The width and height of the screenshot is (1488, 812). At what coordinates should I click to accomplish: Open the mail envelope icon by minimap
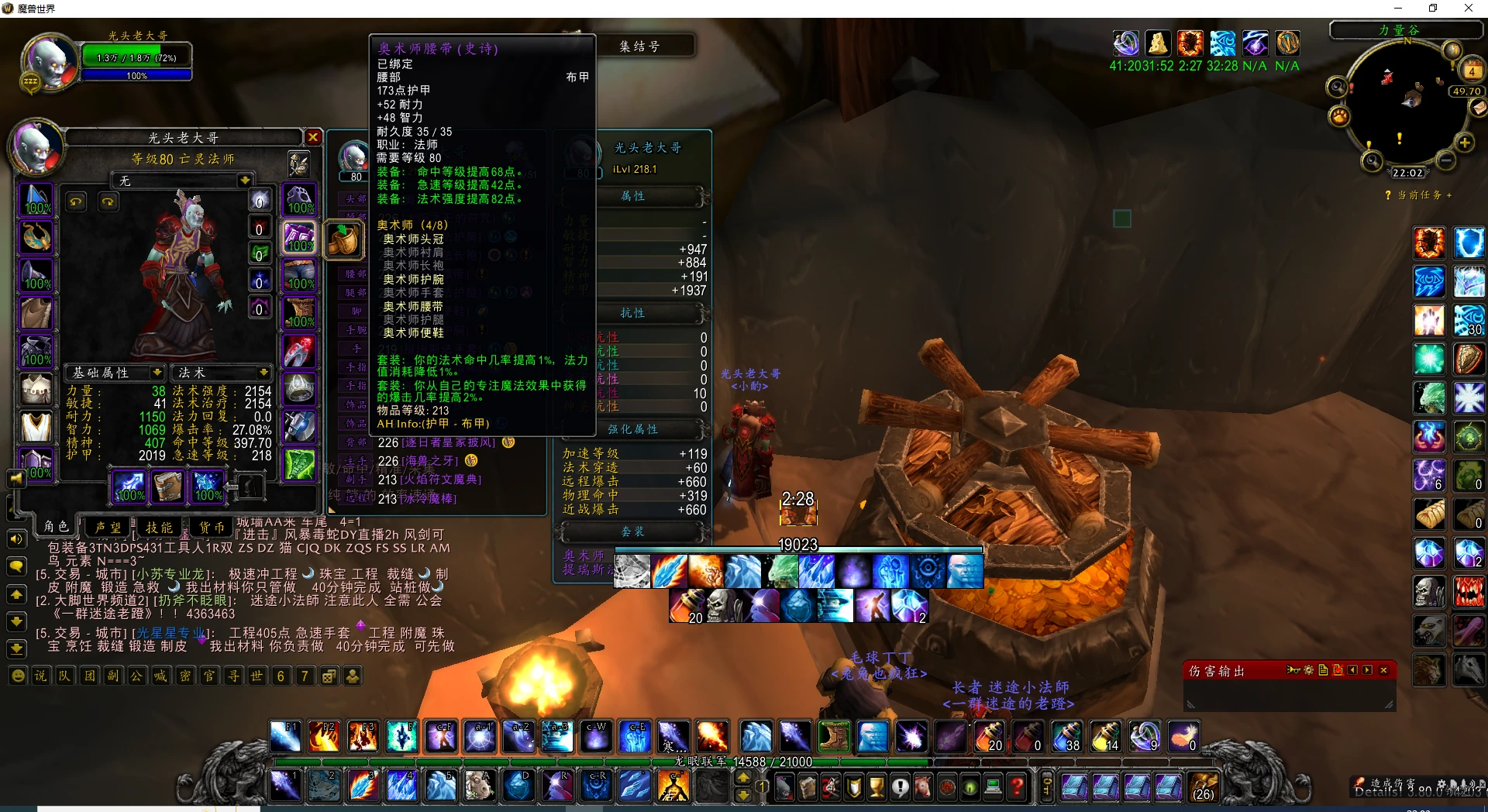pos(1479,108)
